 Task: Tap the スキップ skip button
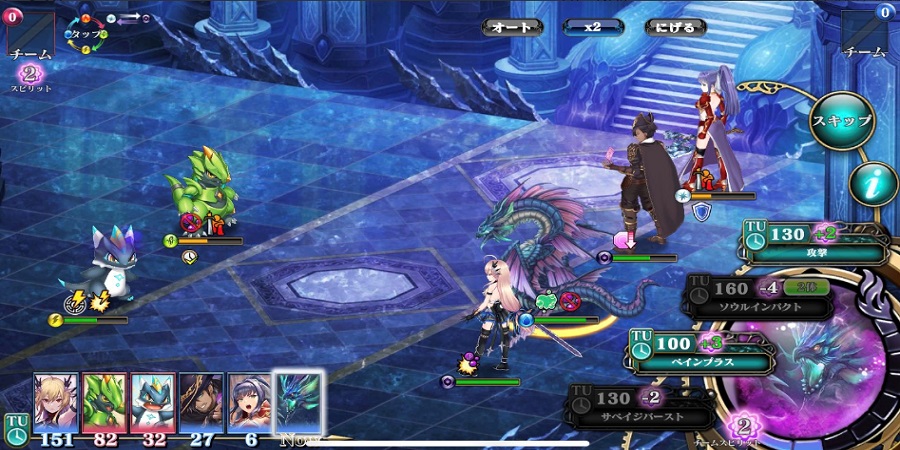(841, 121)
